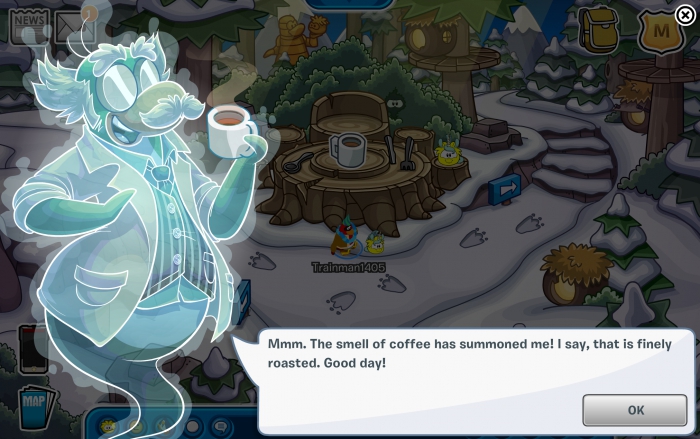Screen dimensions: 700x439
Task: Open the speech bubble chat icon
Action: pyautogui.click(x=222, y=427)
